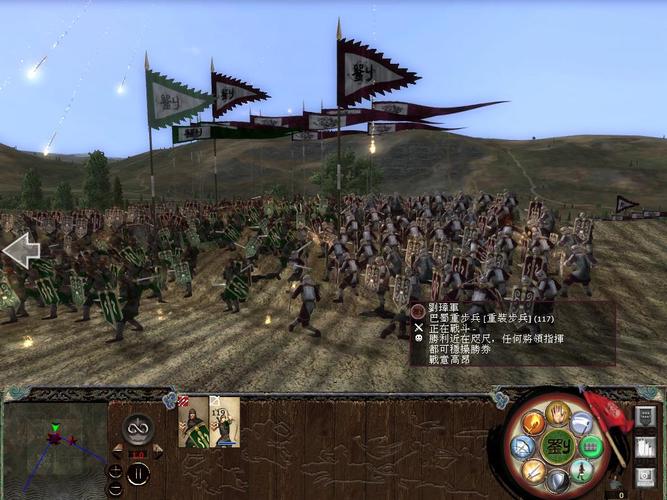Pause the battle

pyautogui.click(x=137, y=473)
